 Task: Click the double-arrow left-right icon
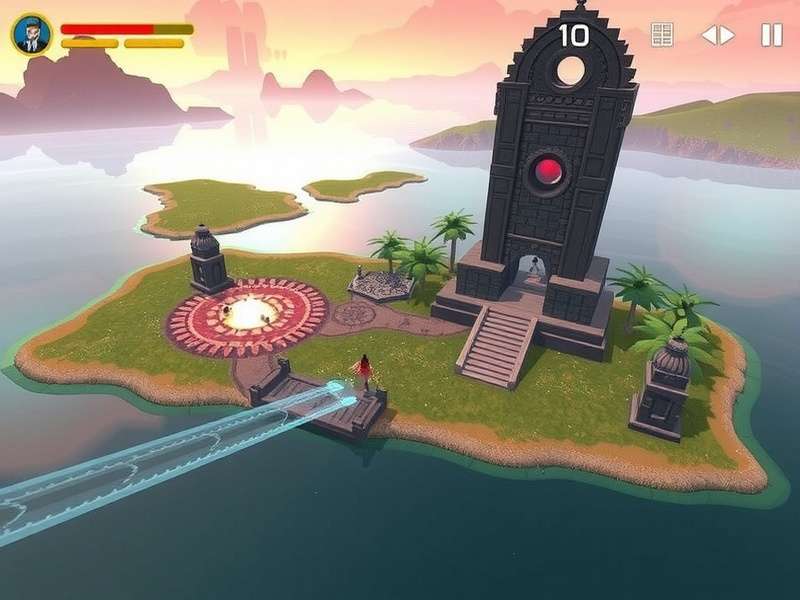click(x=717, y=35)
